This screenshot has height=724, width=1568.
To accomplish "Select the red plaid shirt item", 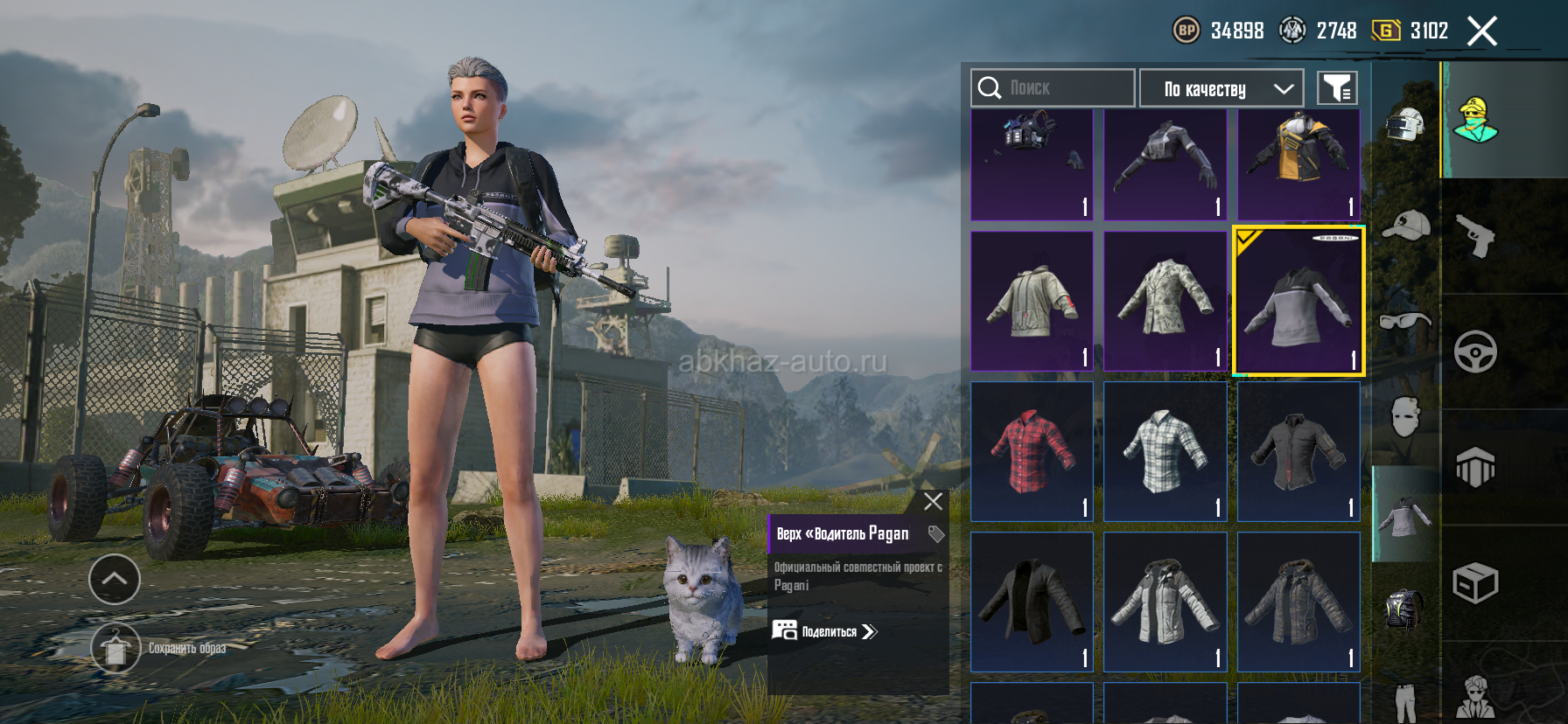I will [1032, 451].
